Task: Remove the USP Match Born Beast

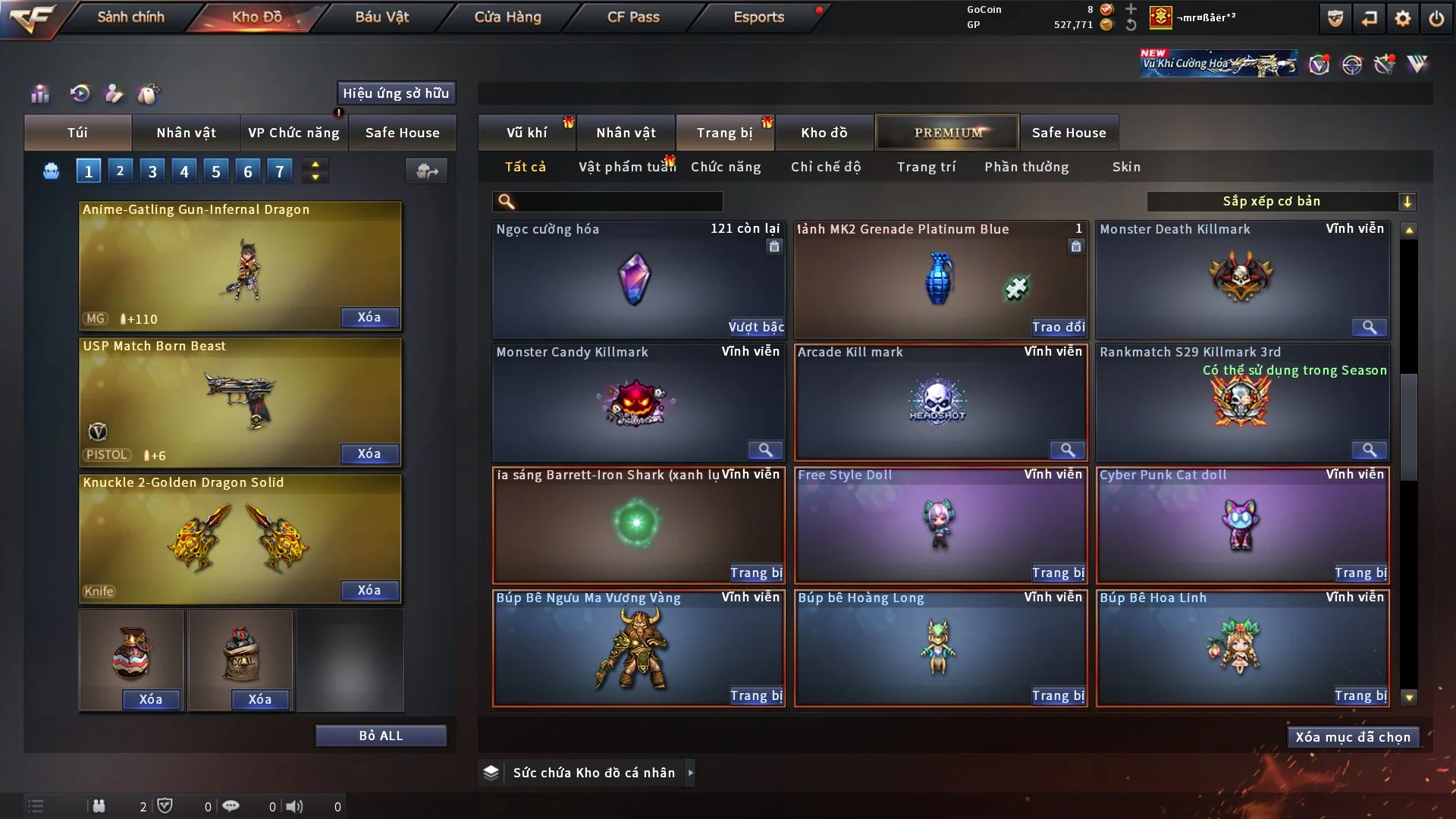Action: click(369, 453)
